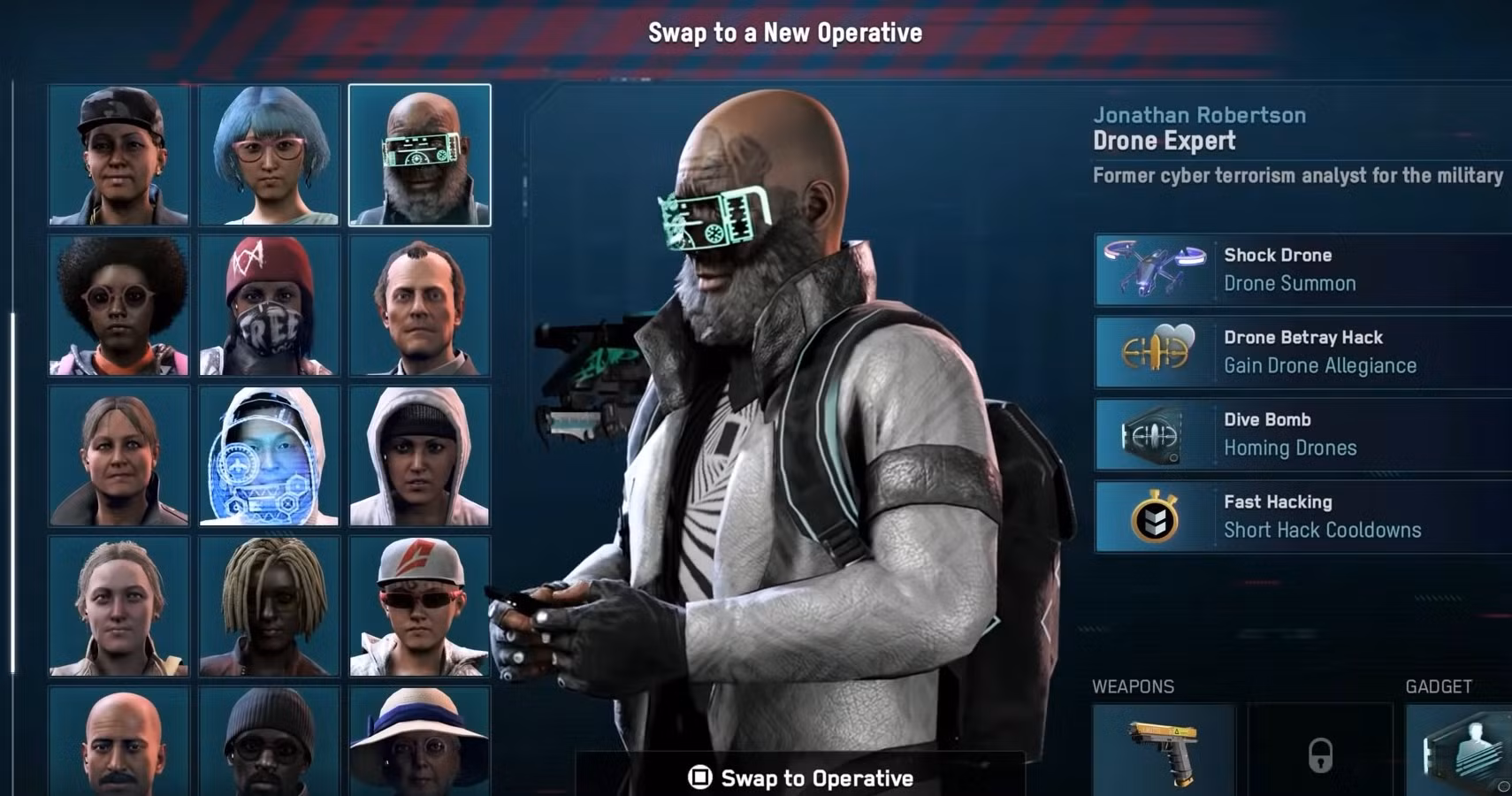Choose the elderly woman in white sun hat
Image resolution: width=1512 pixels, height=796 pixels.
point(420,747)
